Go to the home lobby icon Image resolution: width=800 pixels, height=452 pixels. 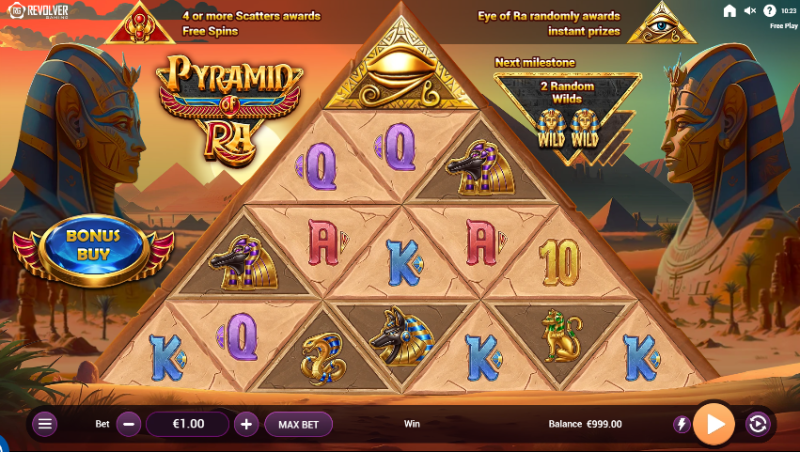[x=729, y=11]
